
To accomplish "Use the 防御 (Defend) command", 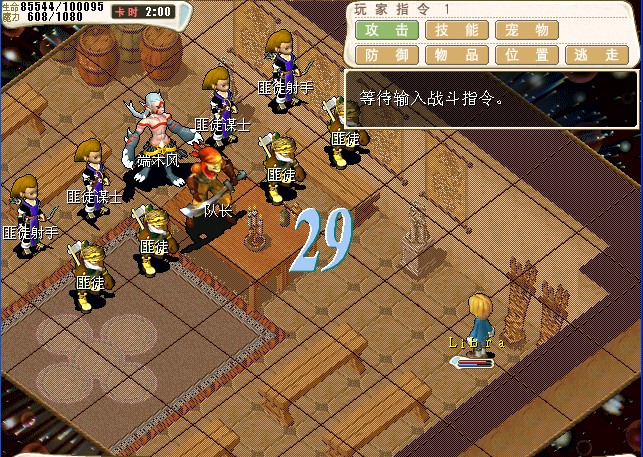I will click(x=386, y=55).
